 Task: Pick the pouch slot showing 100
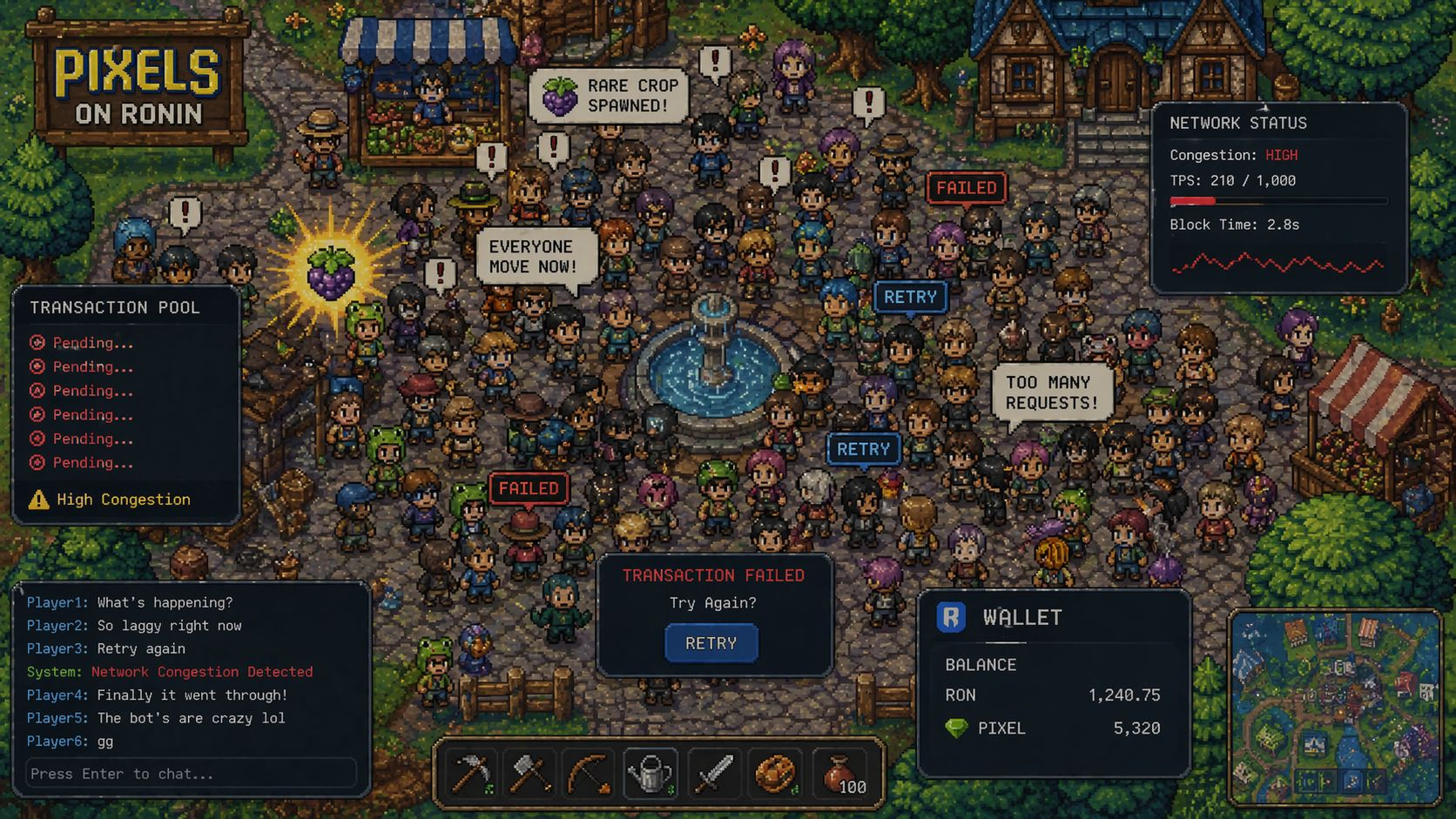coord(840,772)
